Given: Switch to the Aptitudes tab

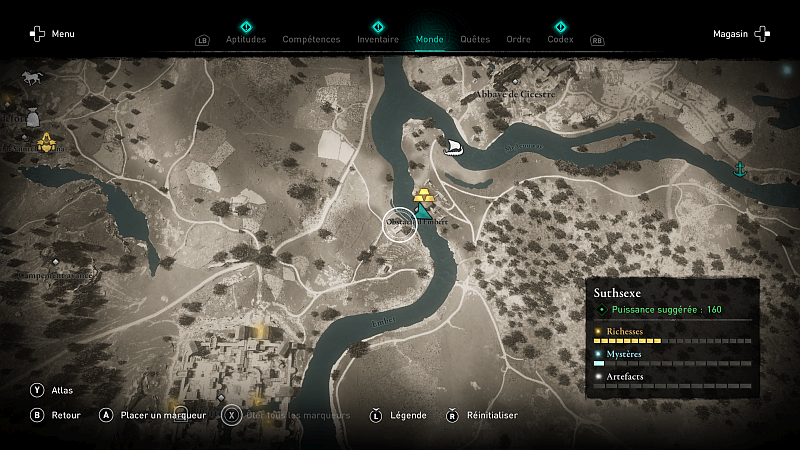Looking at the screenshot, I should [x=246, y=40].
